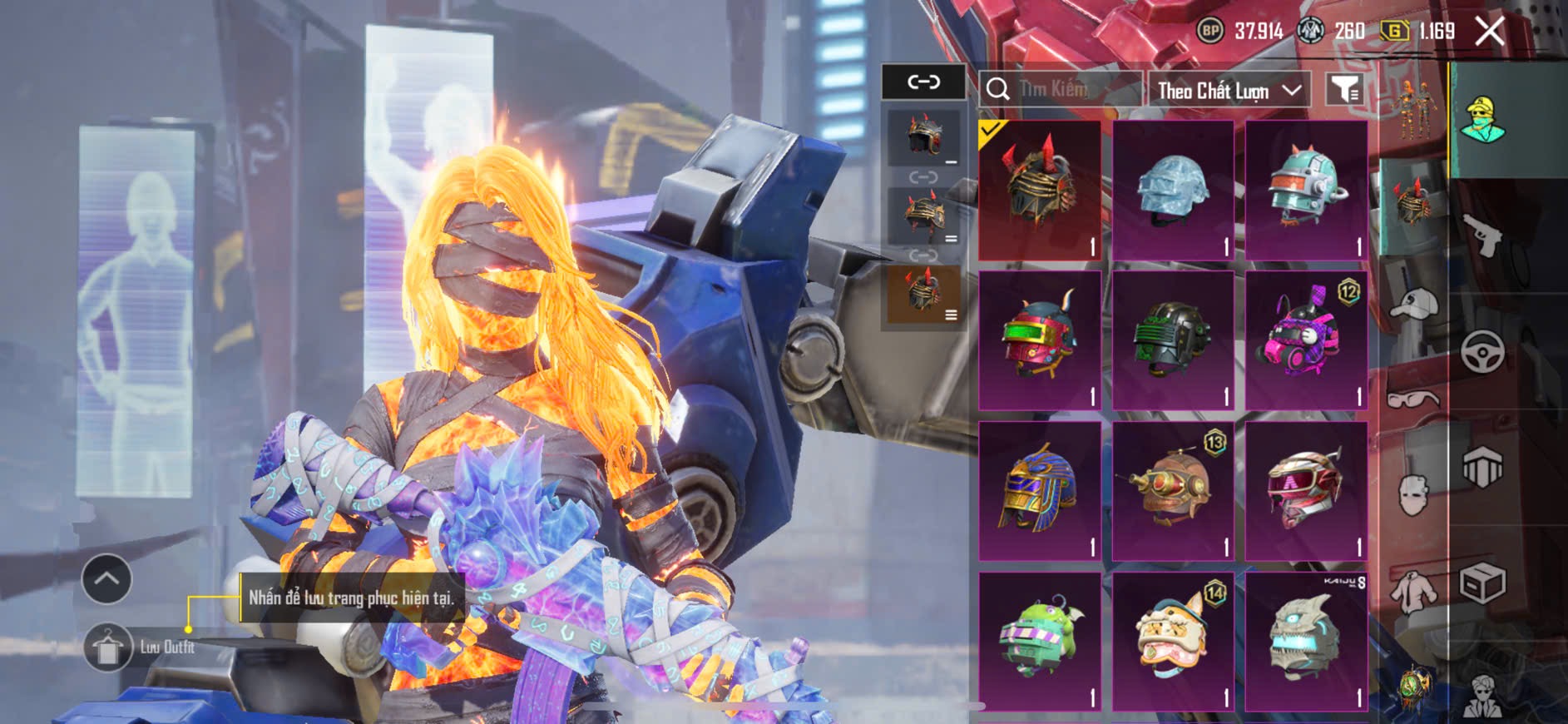Select the dark green armored helmet
This screenshot has width=1568, height=724.
click(x=1173, y=340)
